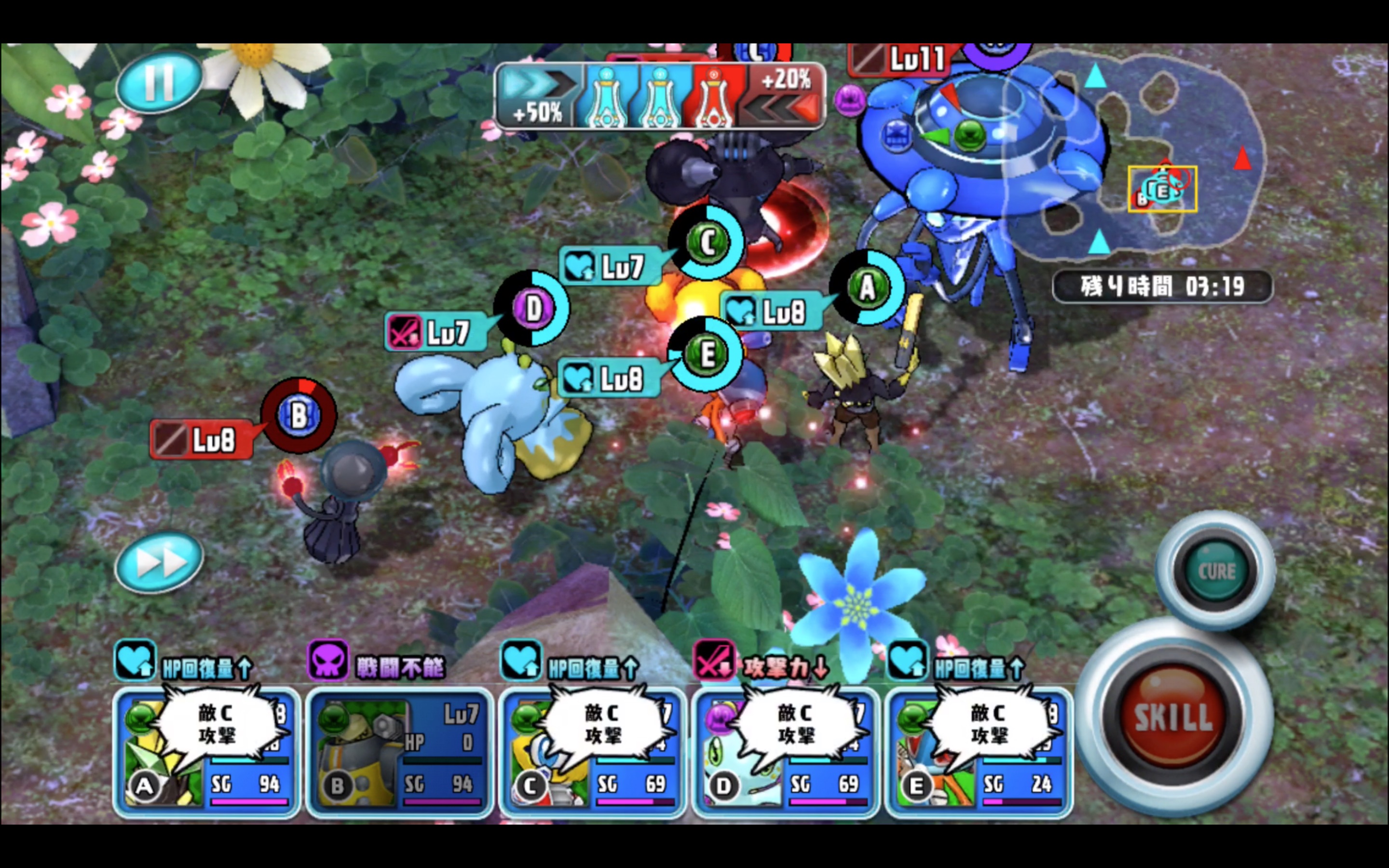Select party member E's card

point(978,753)
